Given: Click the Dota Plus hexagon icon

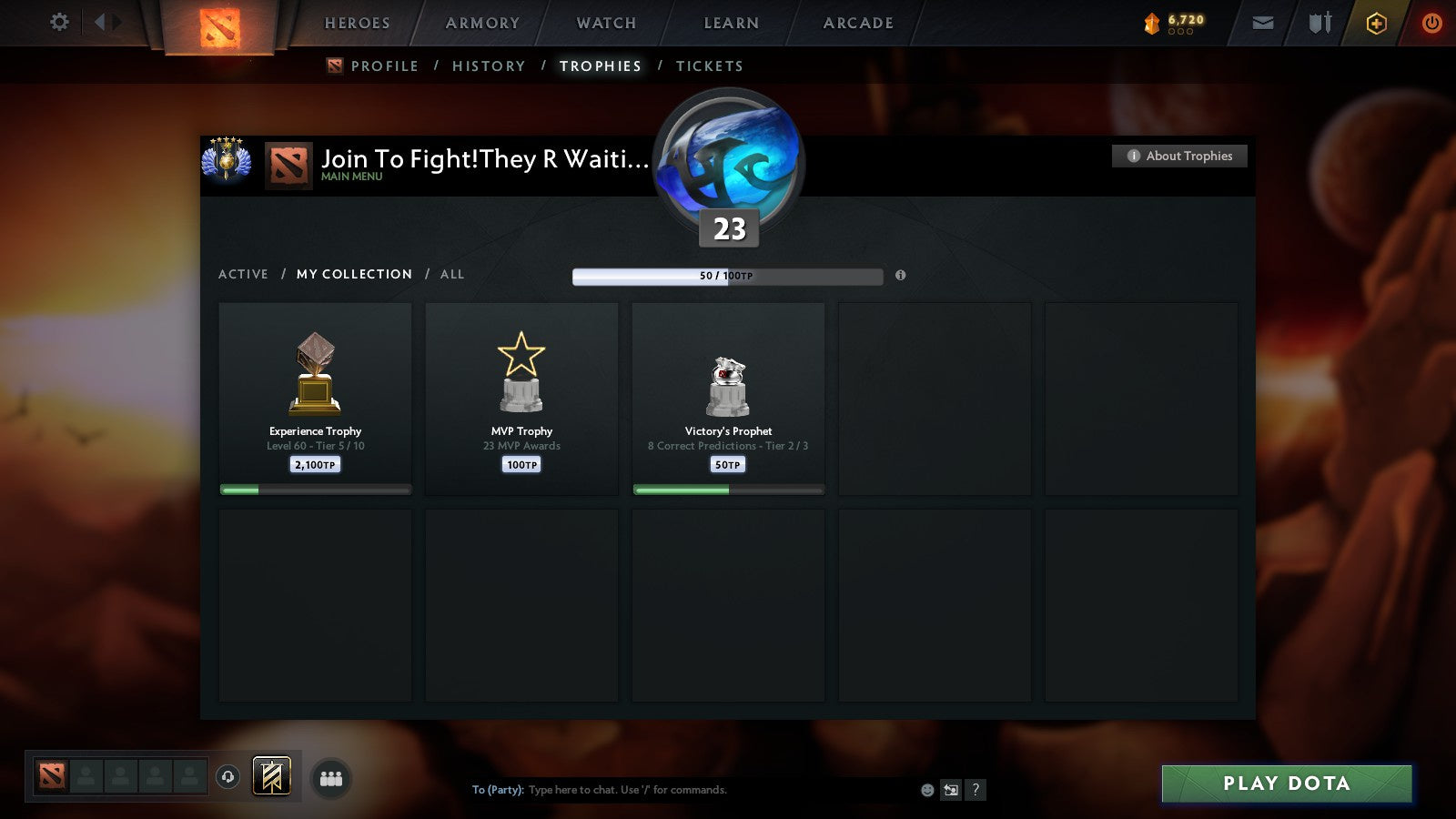Looking at the screenshot, I should pyautogui.click(x=1375, y=23).
